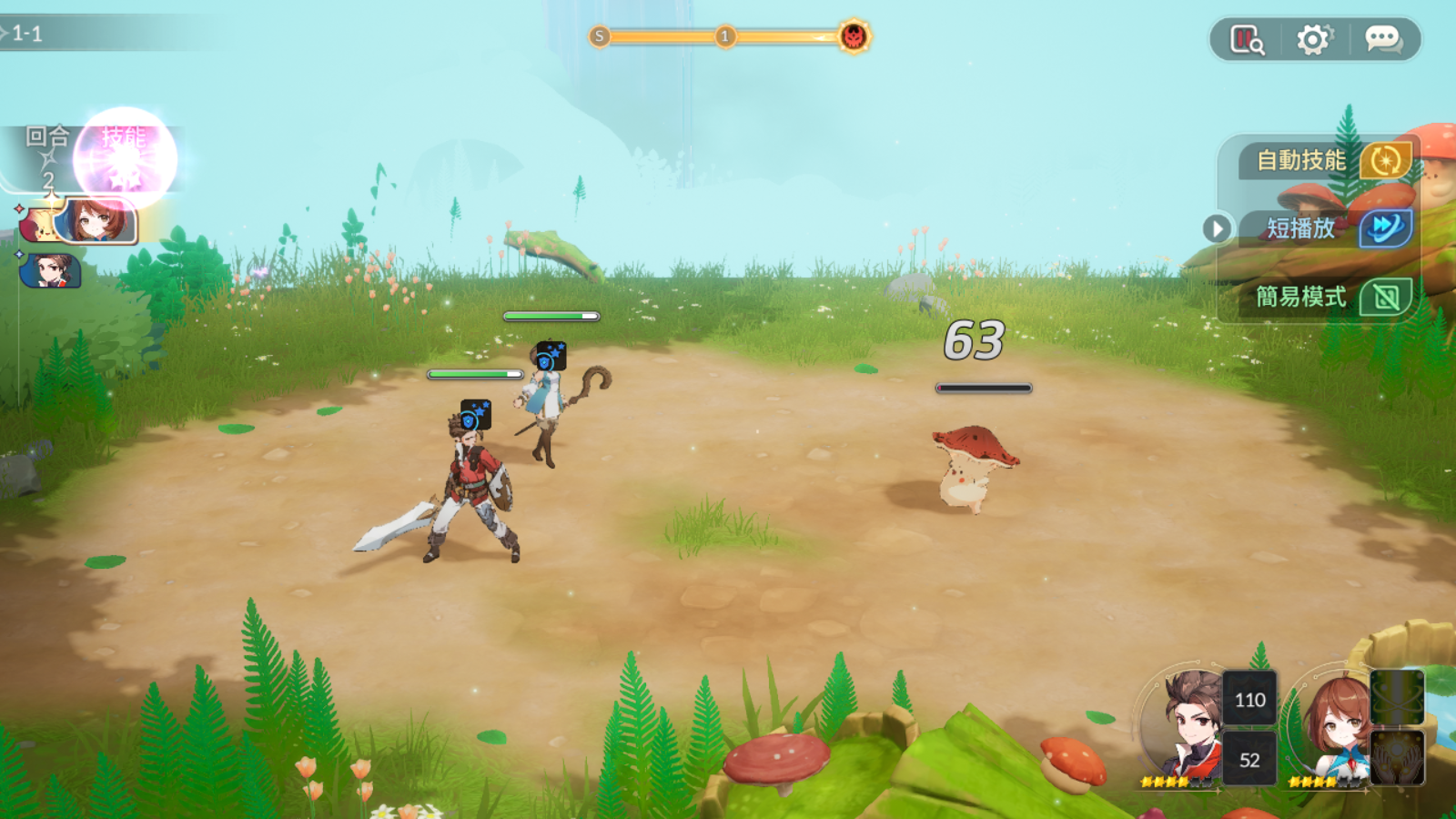Toggle the 短播放 short playback option
This screenshot has width=1456, height=819.
click(1385, 228)
